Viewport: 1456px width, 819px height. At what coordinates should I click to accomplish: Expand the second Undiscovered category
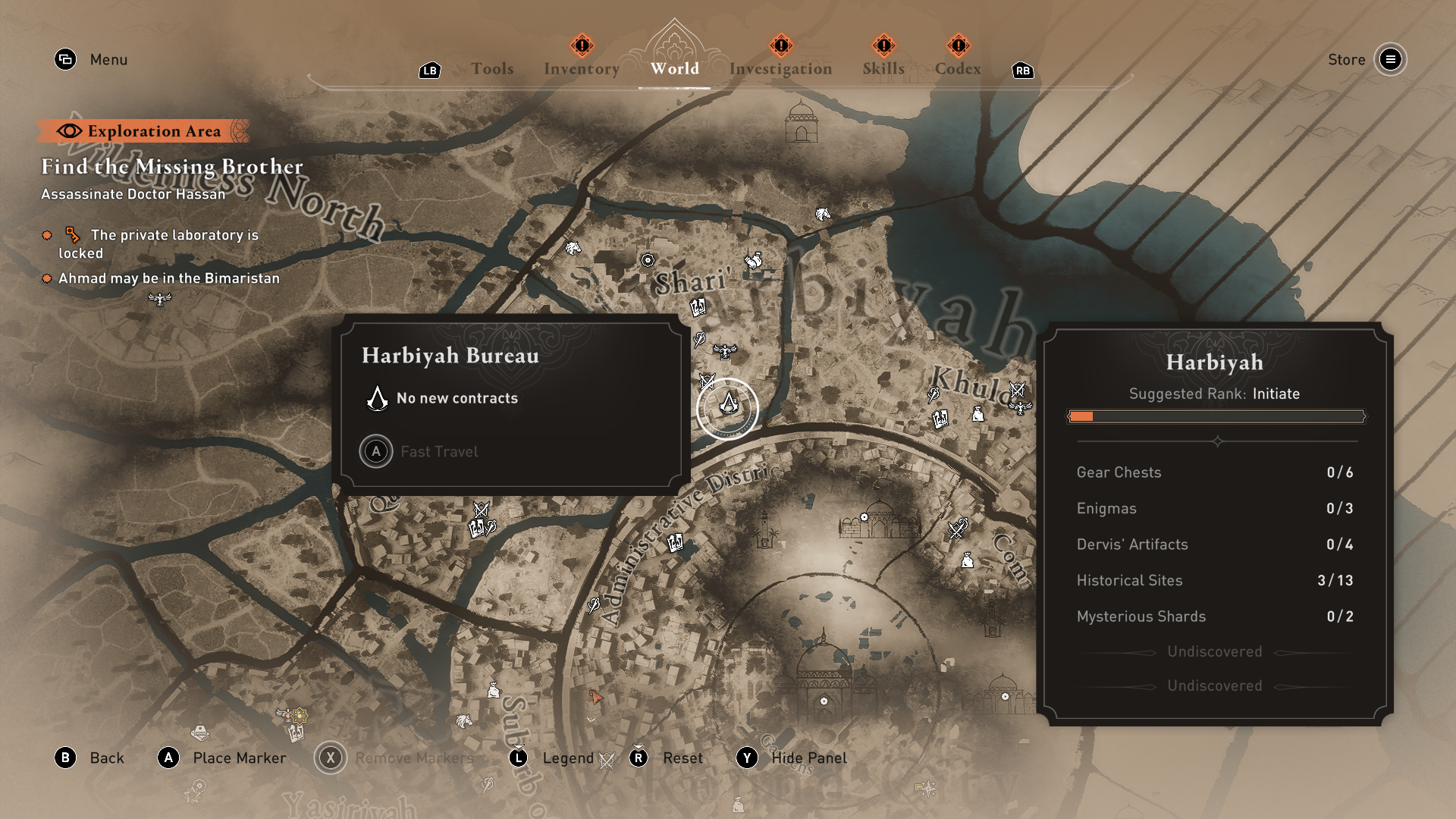pos(1213,686)
